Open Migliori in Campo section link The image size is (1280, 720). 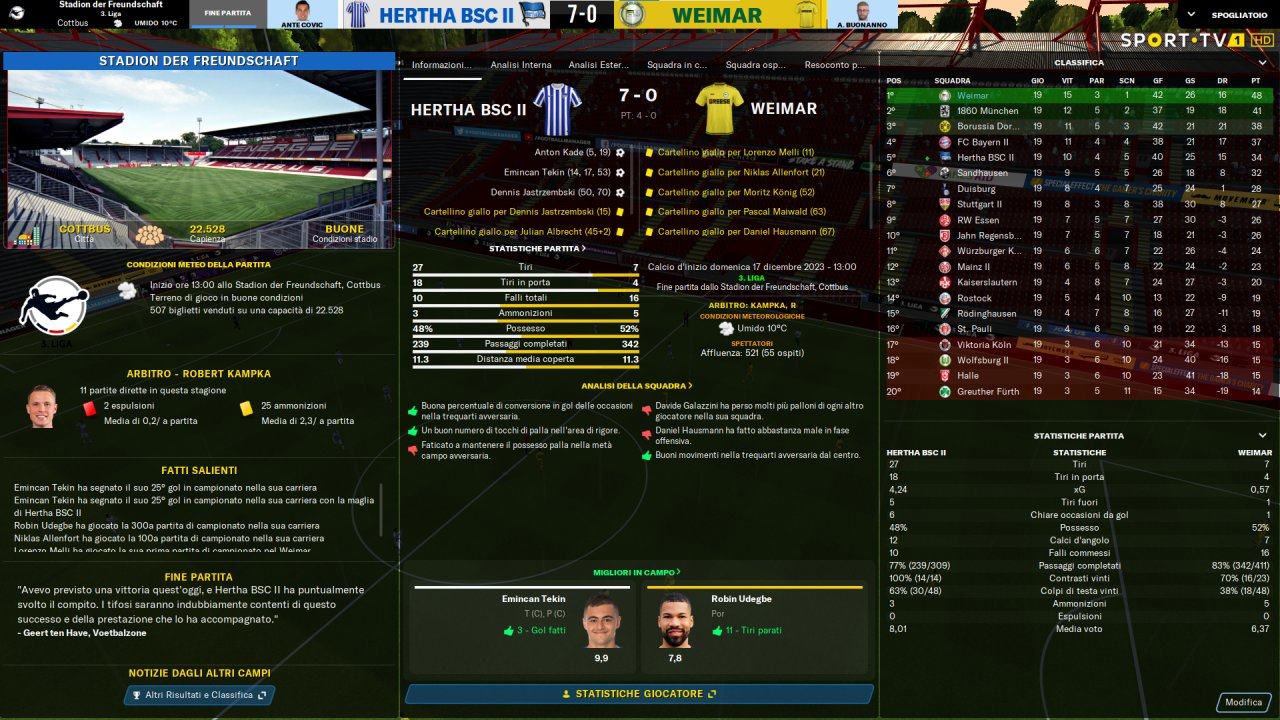pyautogui.click(x=637, y=572)
